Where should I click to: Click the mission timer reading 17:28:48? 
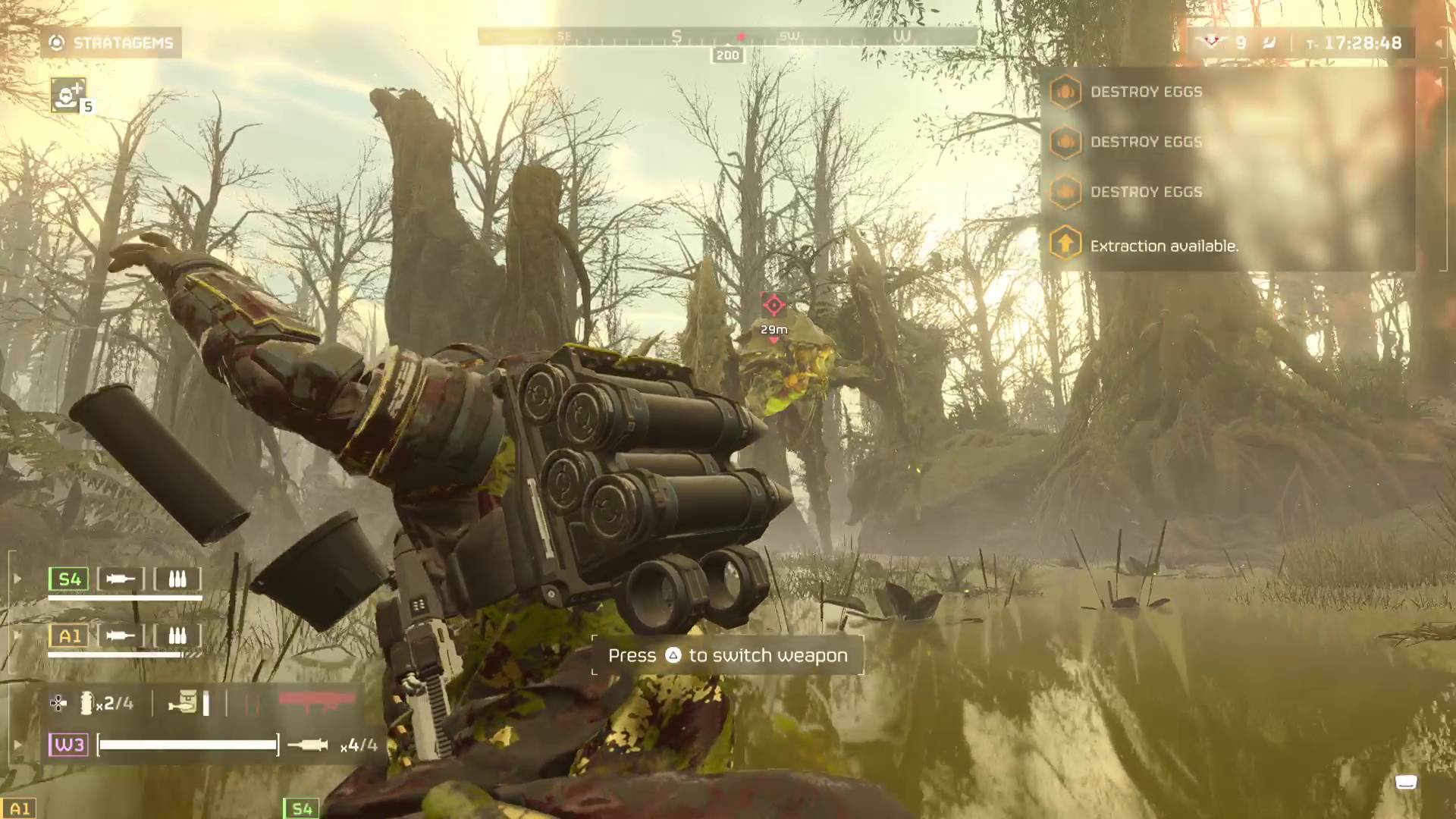(1364, 43)
